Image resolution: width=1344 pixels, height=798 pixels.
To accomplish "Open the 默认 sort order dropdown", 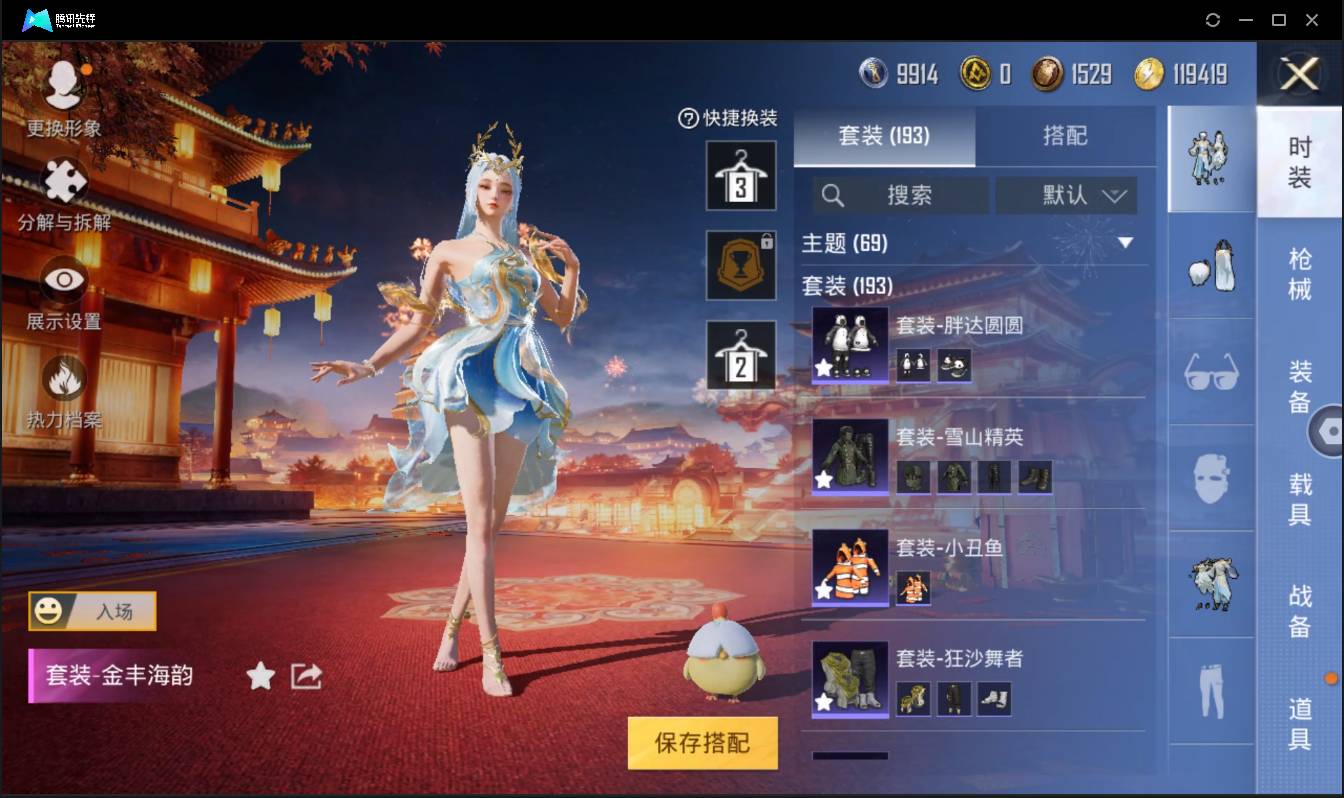I will click(x=1066, y=196).
